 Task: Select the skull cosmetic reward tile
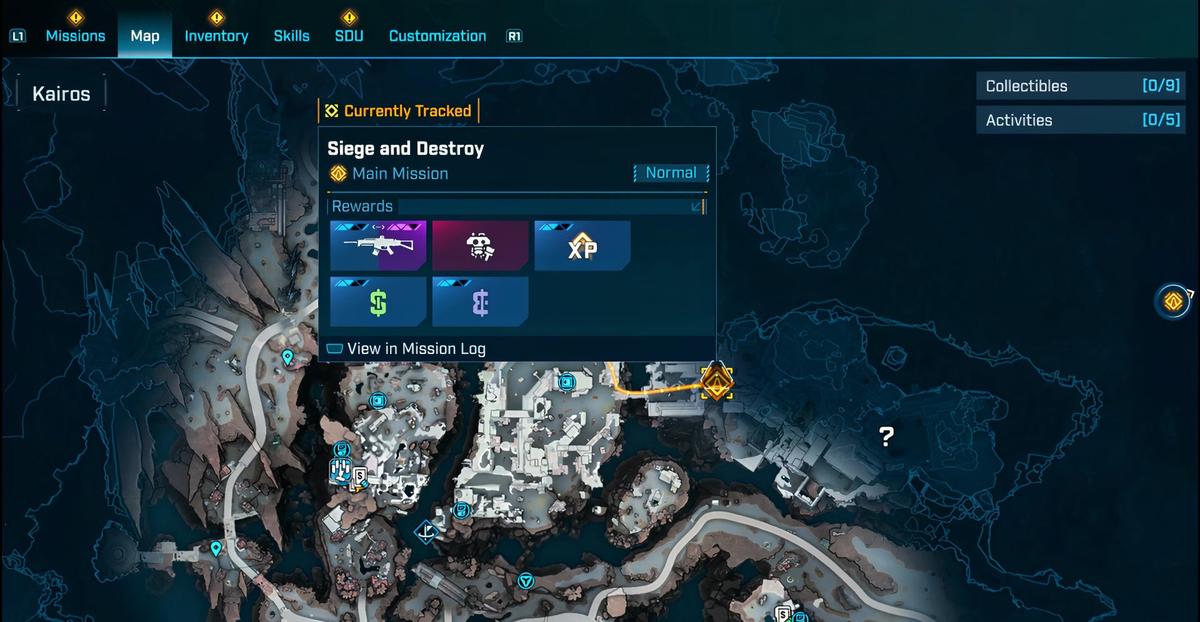click(x=480, y=246)
